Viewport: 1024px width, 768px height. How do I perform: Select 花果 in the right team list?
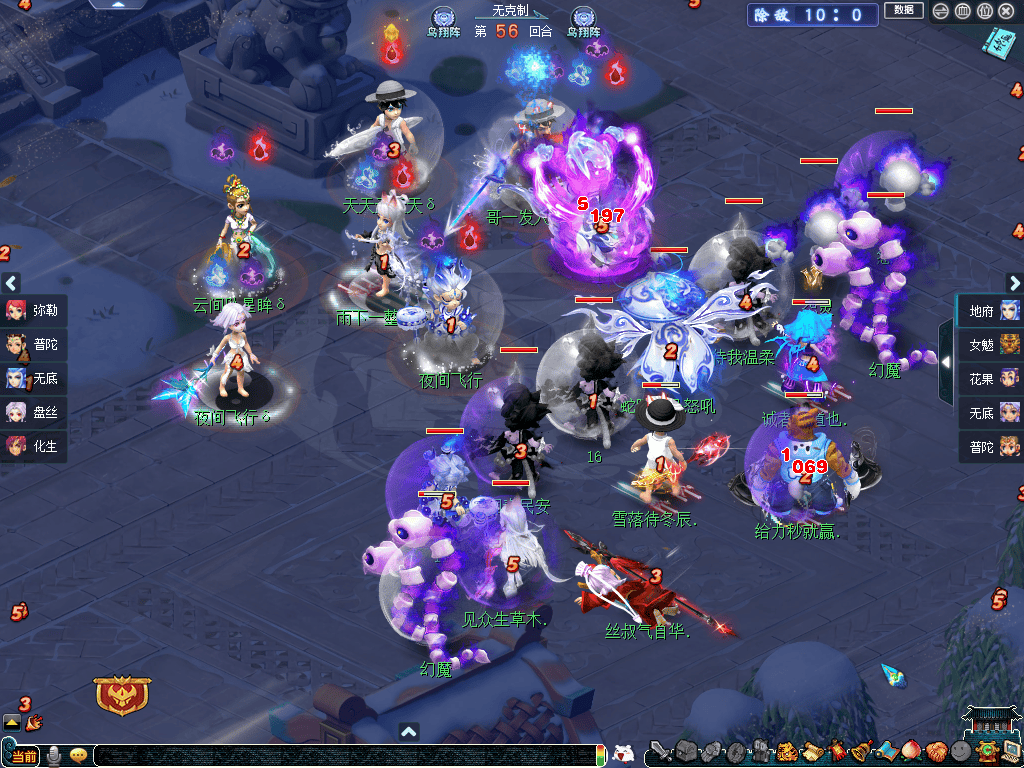click(x=991, y=378)
